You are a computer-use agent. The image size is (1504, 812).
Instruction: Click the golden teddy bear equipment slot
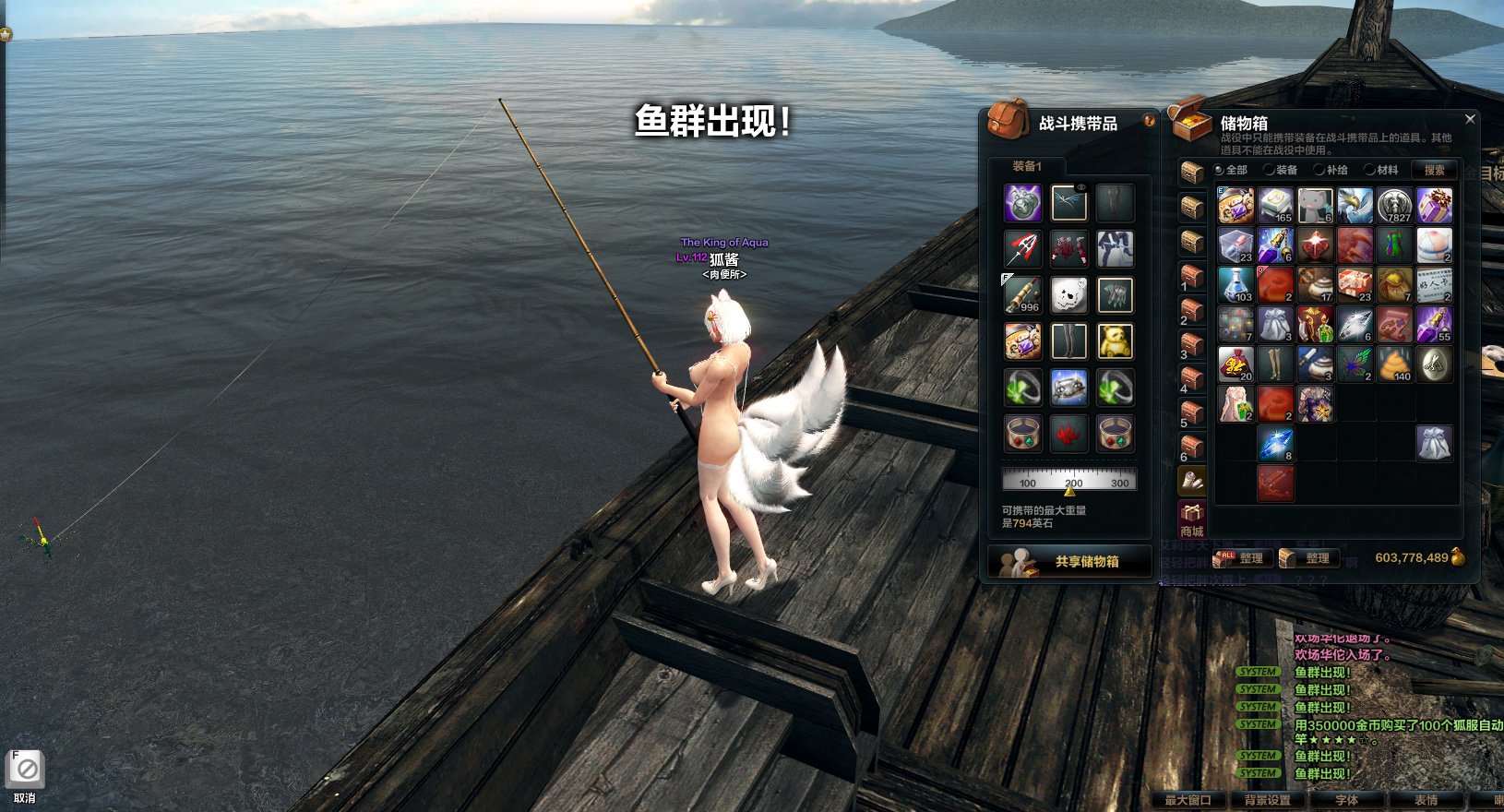click(1115, 341)
